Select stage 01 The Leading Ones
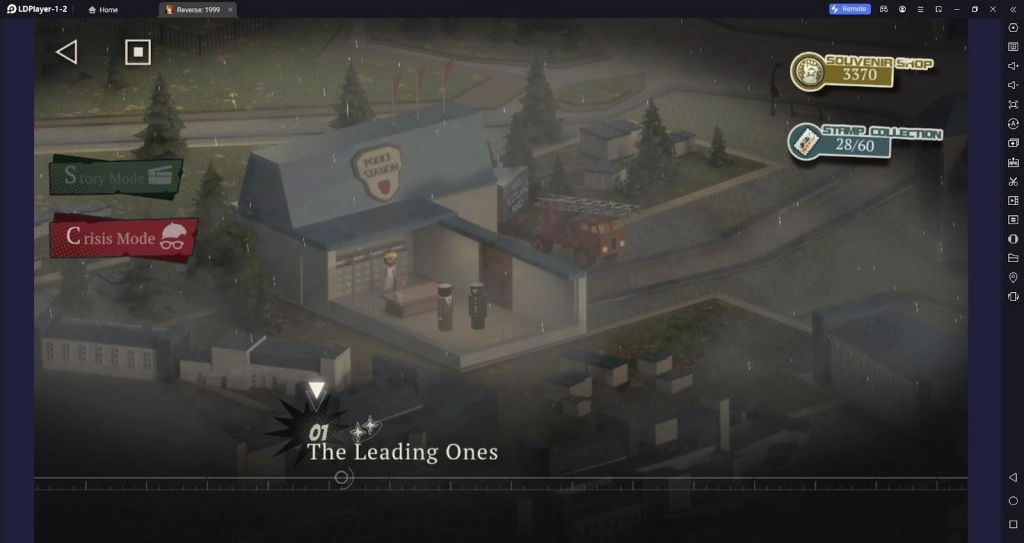Viewport: 1024px width, 543px height. [x=400, y=450]
